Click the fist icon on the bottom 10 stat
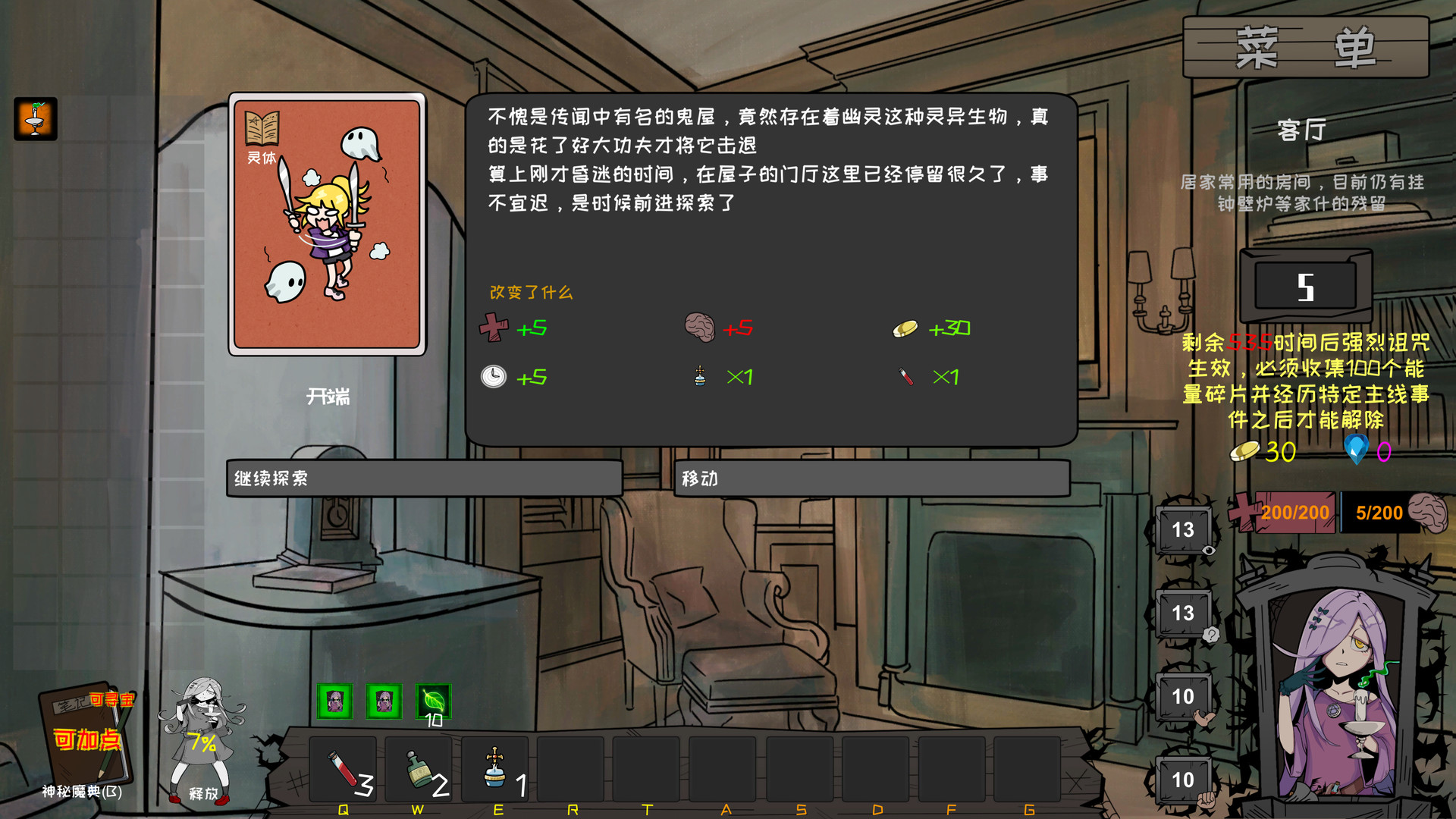The height and width of the screenshot is (819, 1456). click(1206, 801)
